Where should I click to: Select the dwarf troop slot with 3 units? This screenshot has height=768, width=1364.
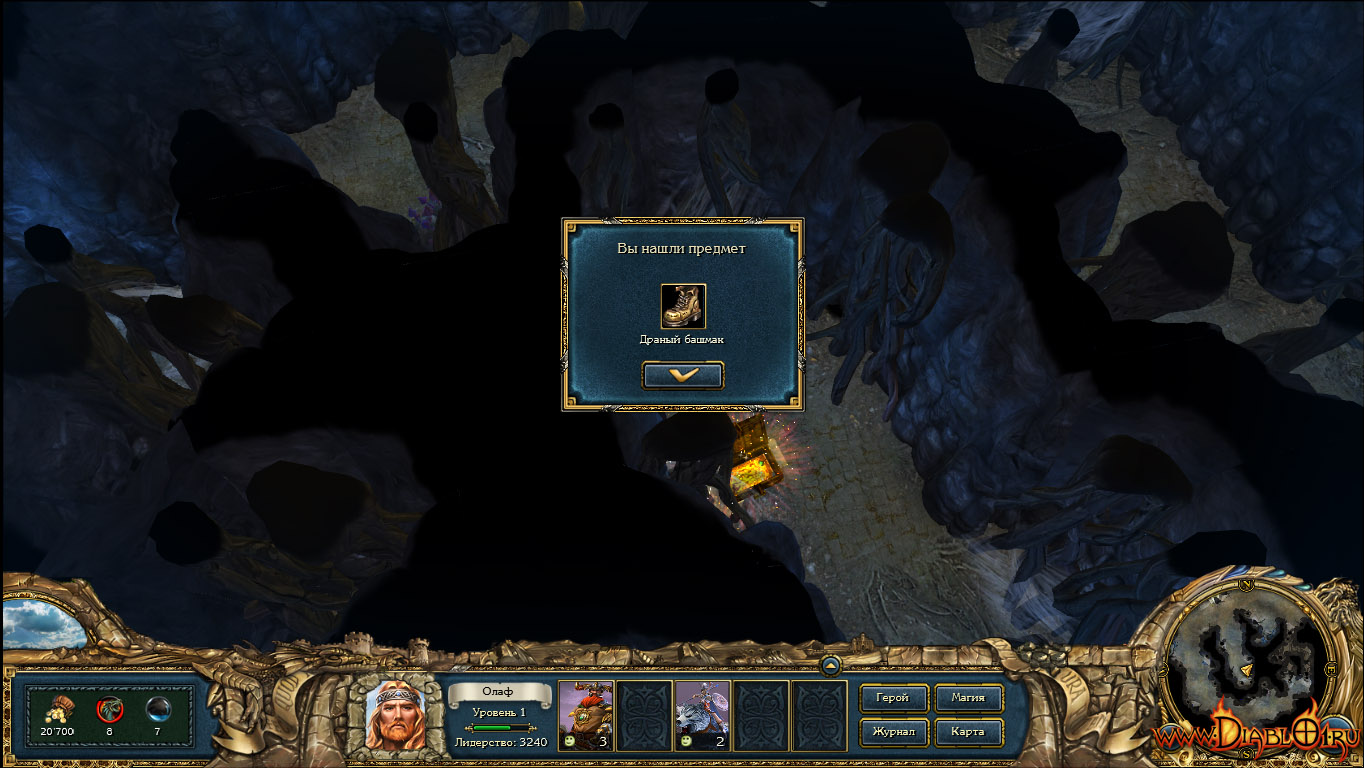tap(586, 715)
